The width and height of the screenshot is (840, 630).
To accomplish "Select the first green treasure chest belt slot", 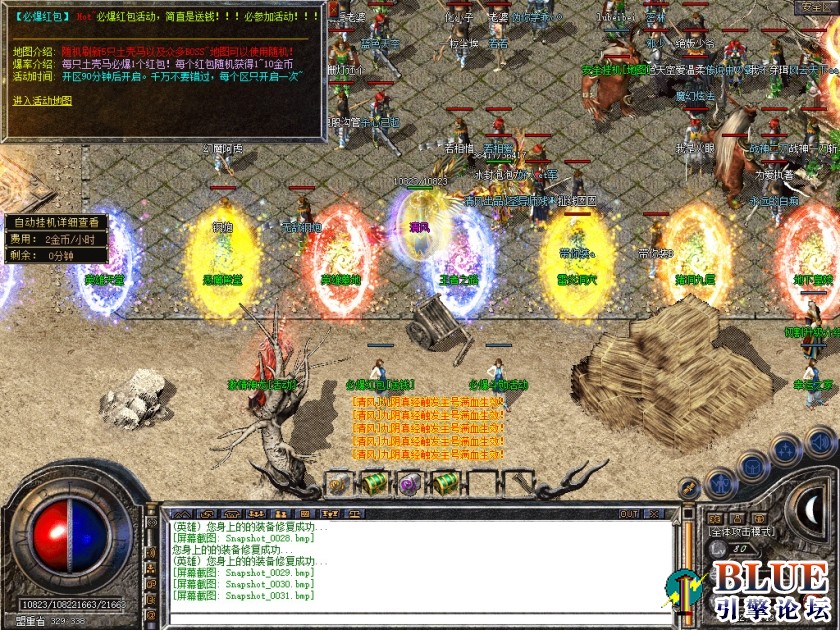I will 374,484.
